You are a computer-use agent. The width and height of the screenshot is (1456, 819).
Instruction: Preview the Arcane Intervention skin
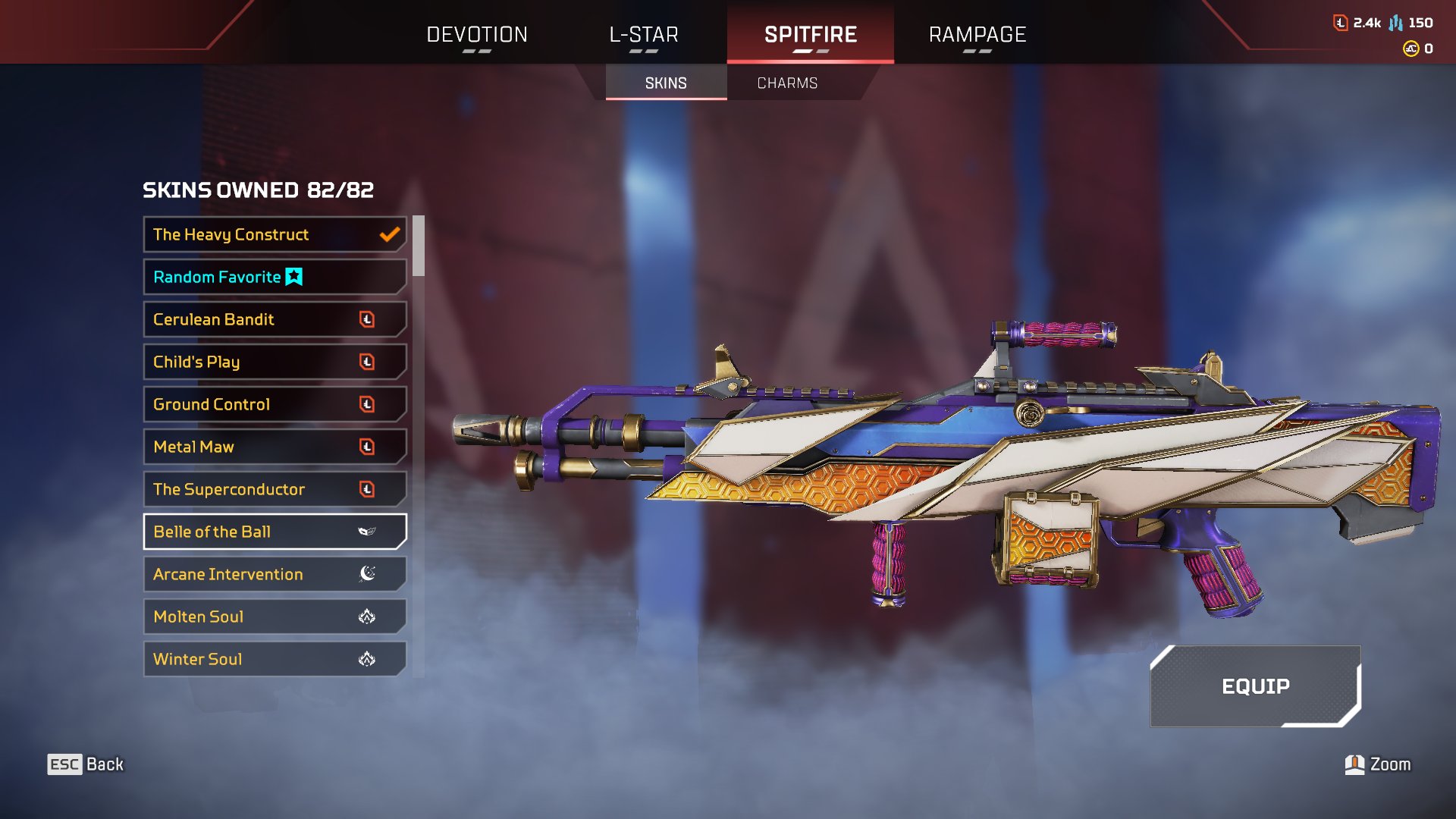tap(275, 574)
